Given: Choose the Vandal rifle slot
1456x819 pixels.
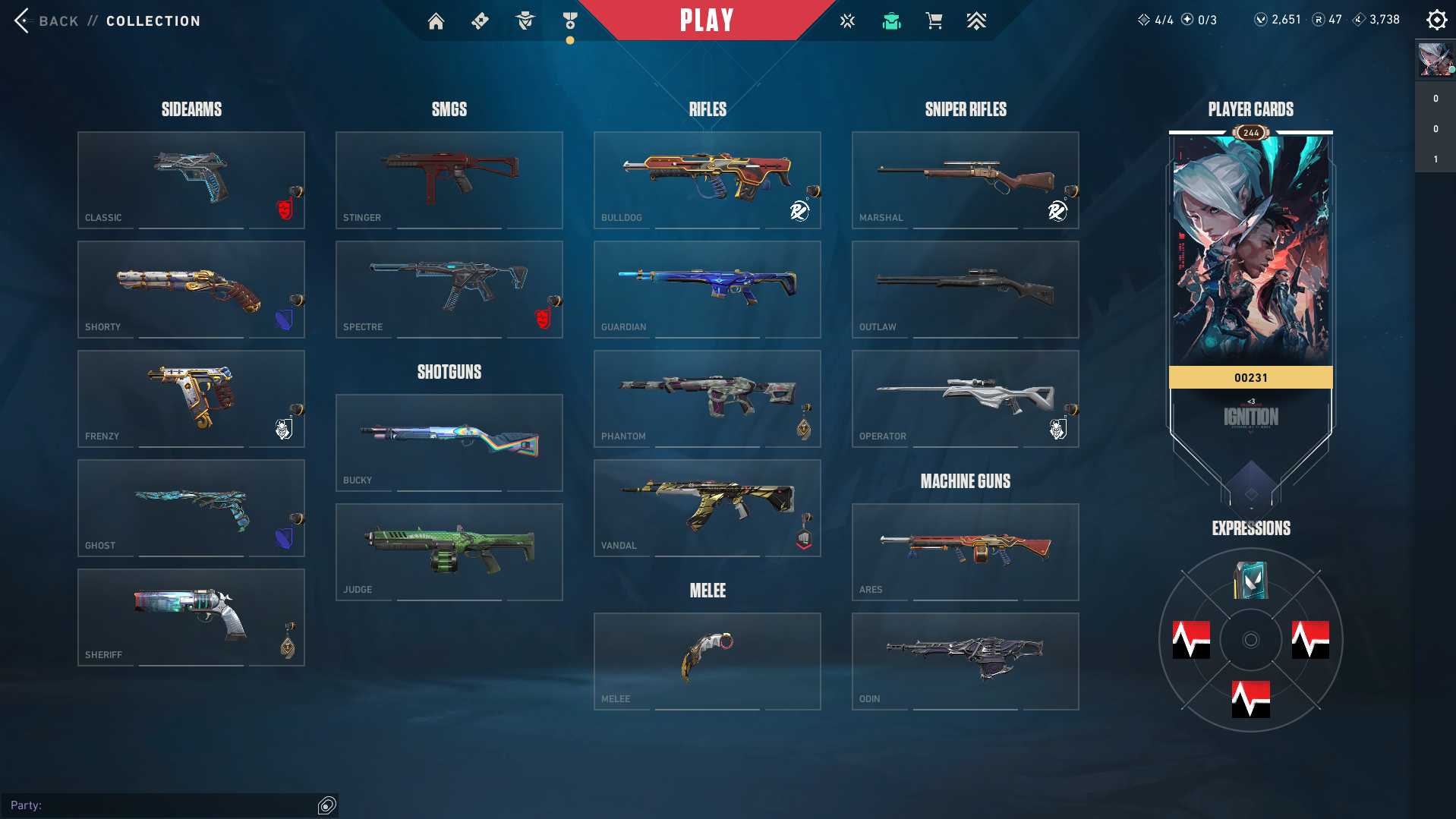Looking at the screenshot, I should tap(708, 508).
